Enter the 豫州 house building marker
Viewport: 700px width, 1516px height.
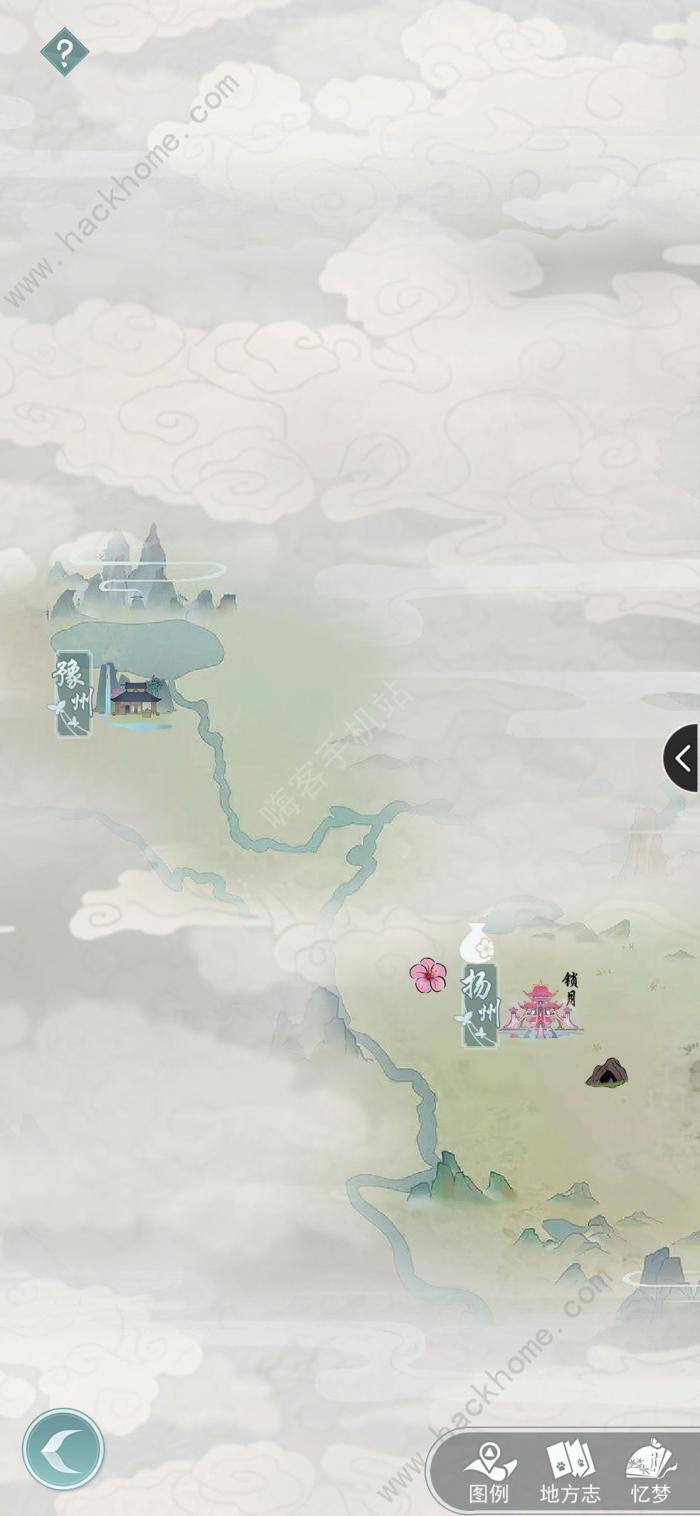(135, 698)
